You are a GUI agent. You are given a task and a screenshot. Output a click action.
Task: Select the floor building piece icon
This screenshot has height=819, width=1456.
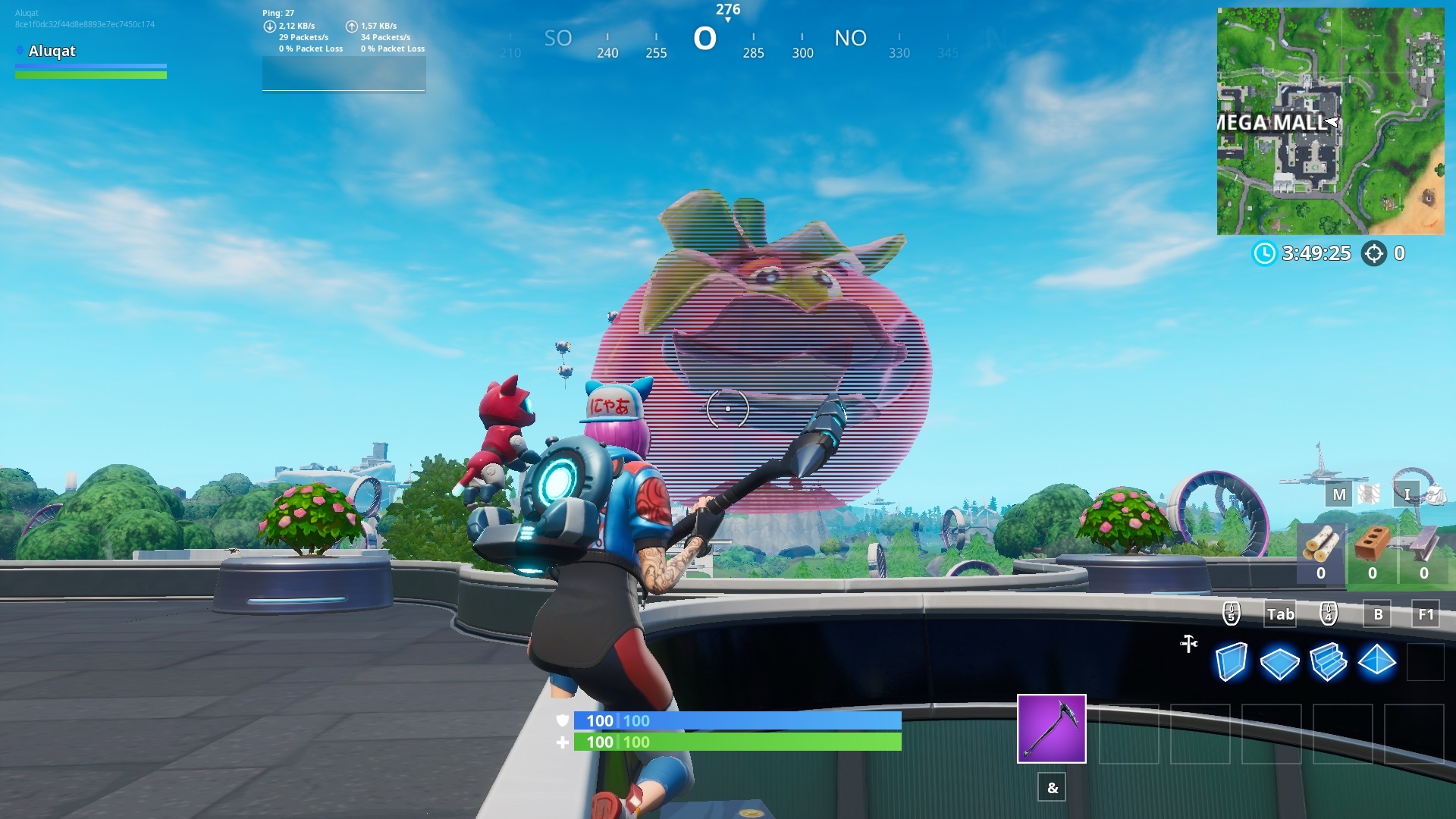[x=1282, y=662]
